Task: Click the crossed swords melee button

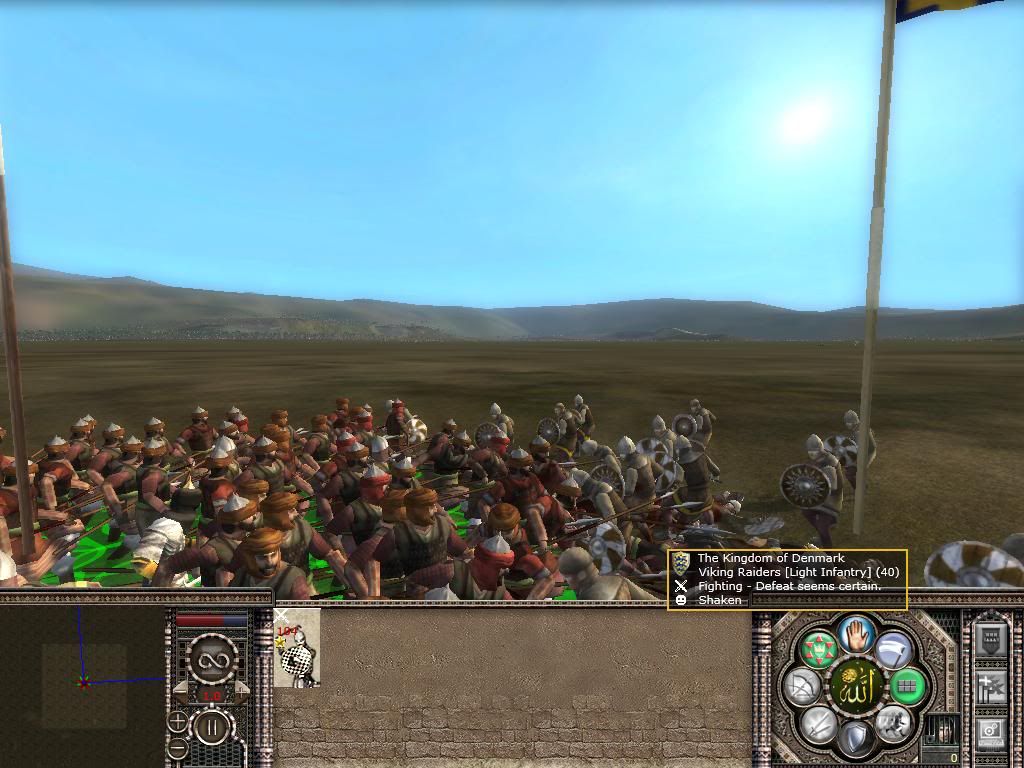Action: coord(818,723)
